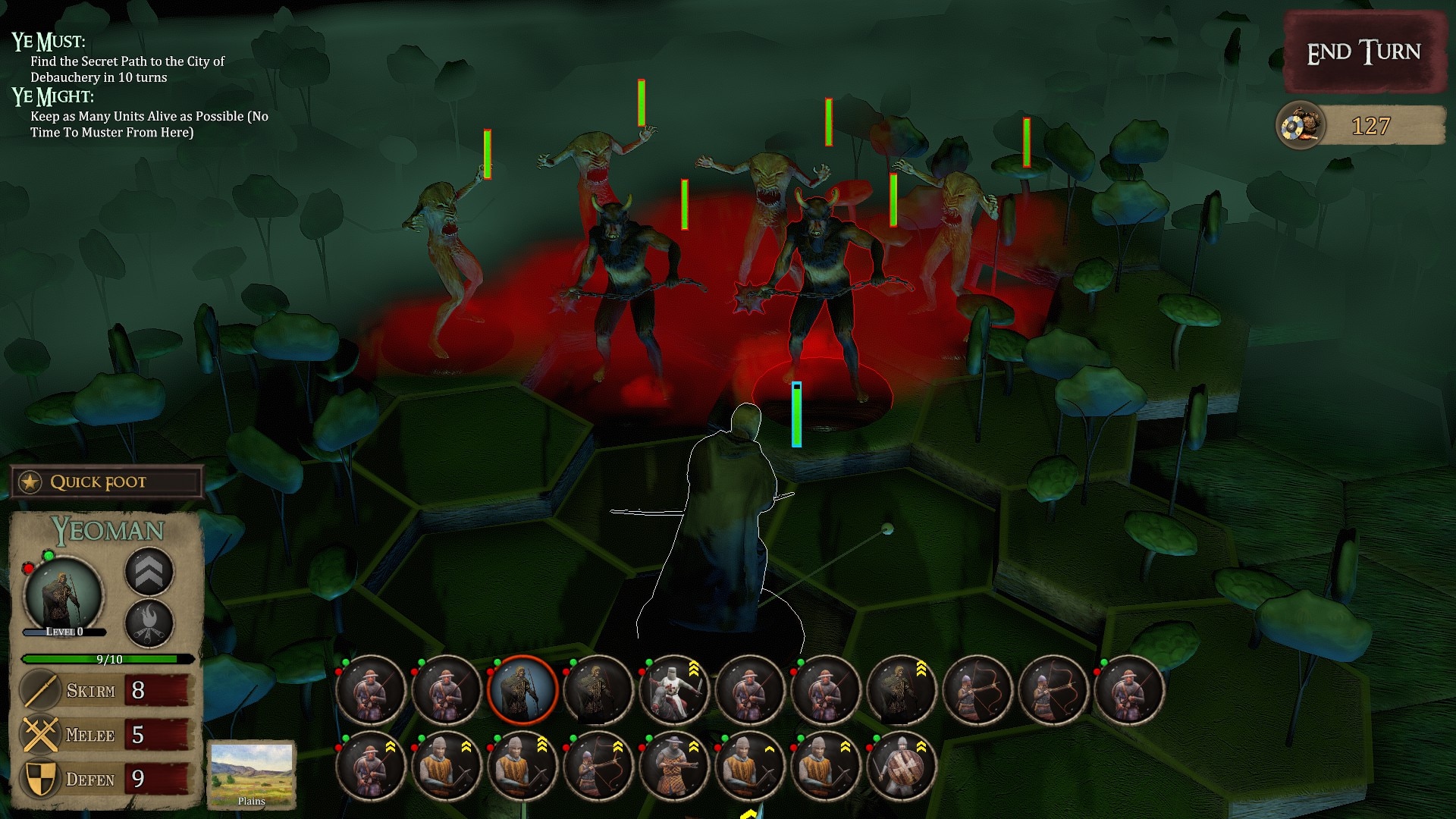The image size is (1456, 819).
Task: Select the white-robed mounted knight unit
Action: tap(673, 690)
